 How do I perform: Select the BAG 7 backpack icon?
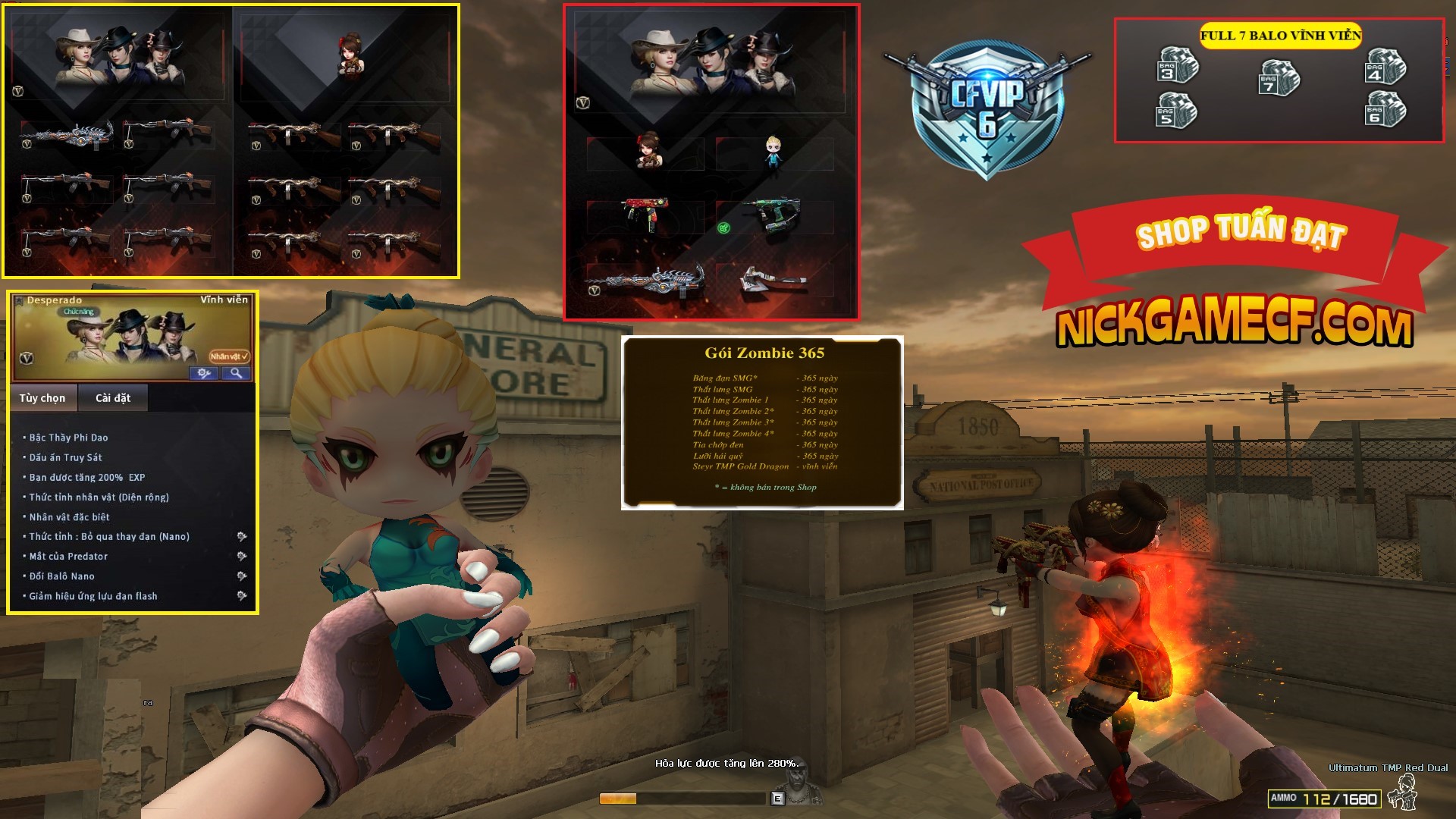point(1279,79)
